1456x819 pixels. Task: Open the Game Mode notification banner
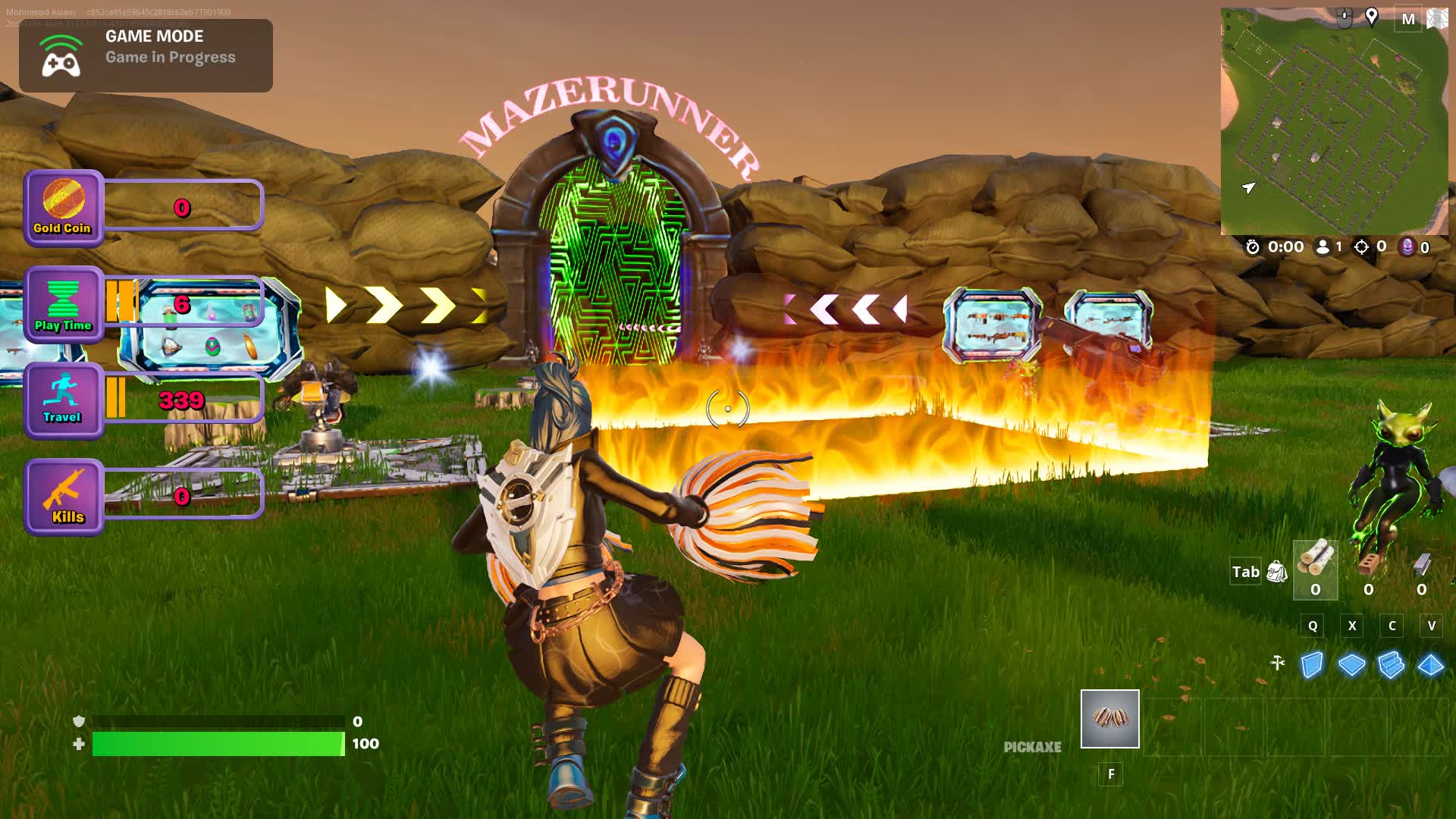[x=146, y=55]
